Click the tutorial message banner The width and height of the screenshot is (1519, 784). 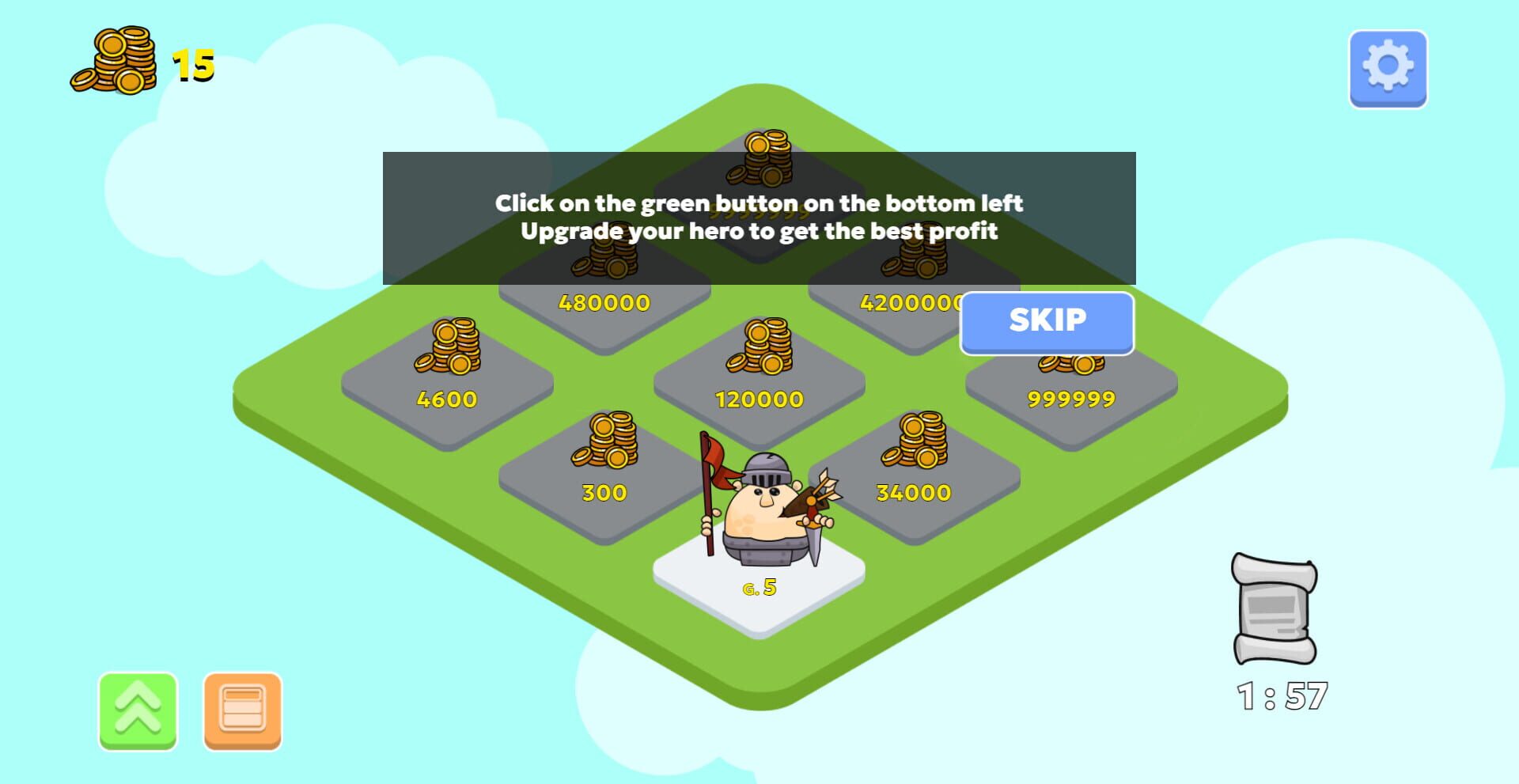759,218
